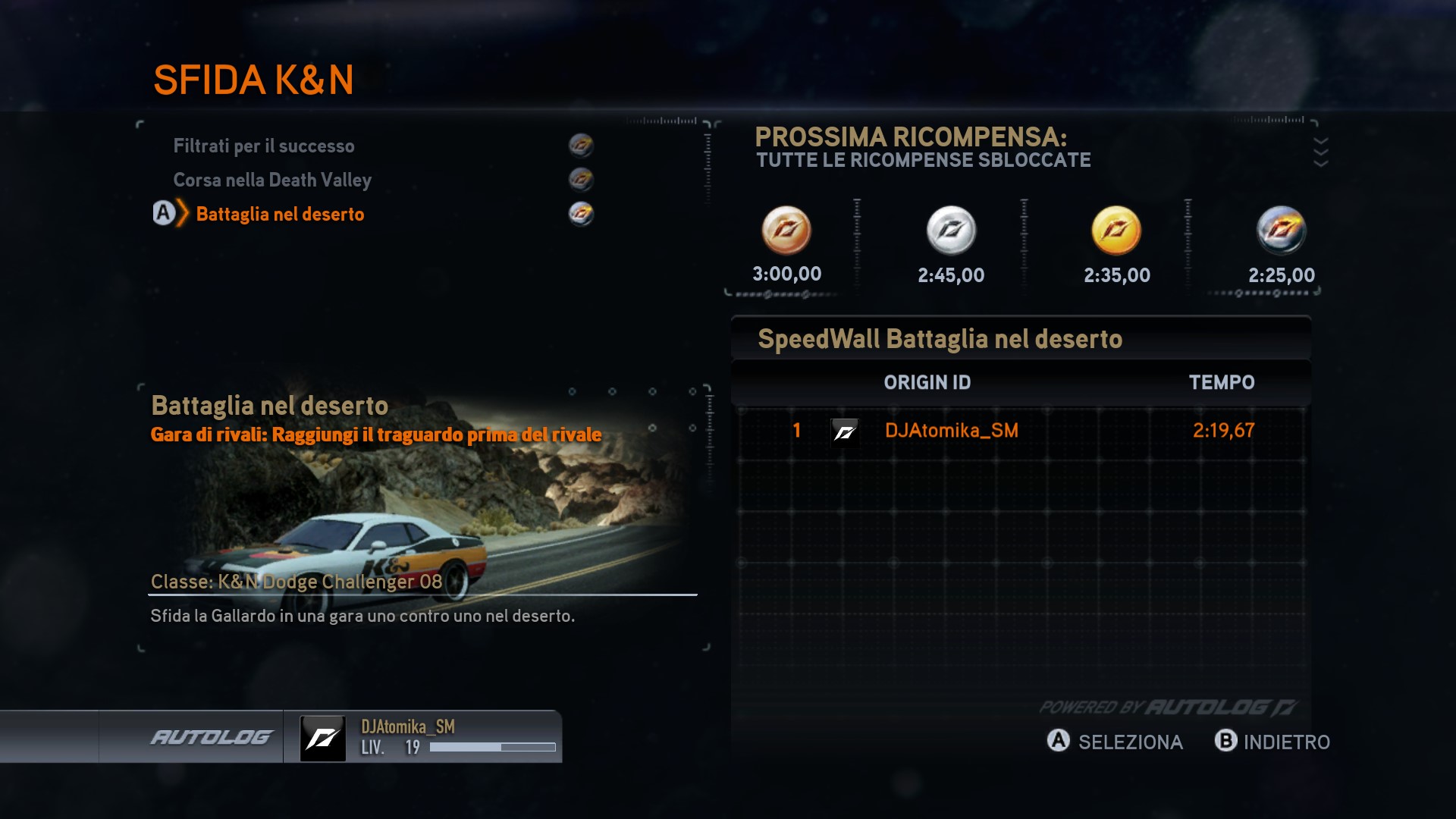Expand the rewards panel chevron arrows
1456x819 pixels.
(x=1320, y=152)
